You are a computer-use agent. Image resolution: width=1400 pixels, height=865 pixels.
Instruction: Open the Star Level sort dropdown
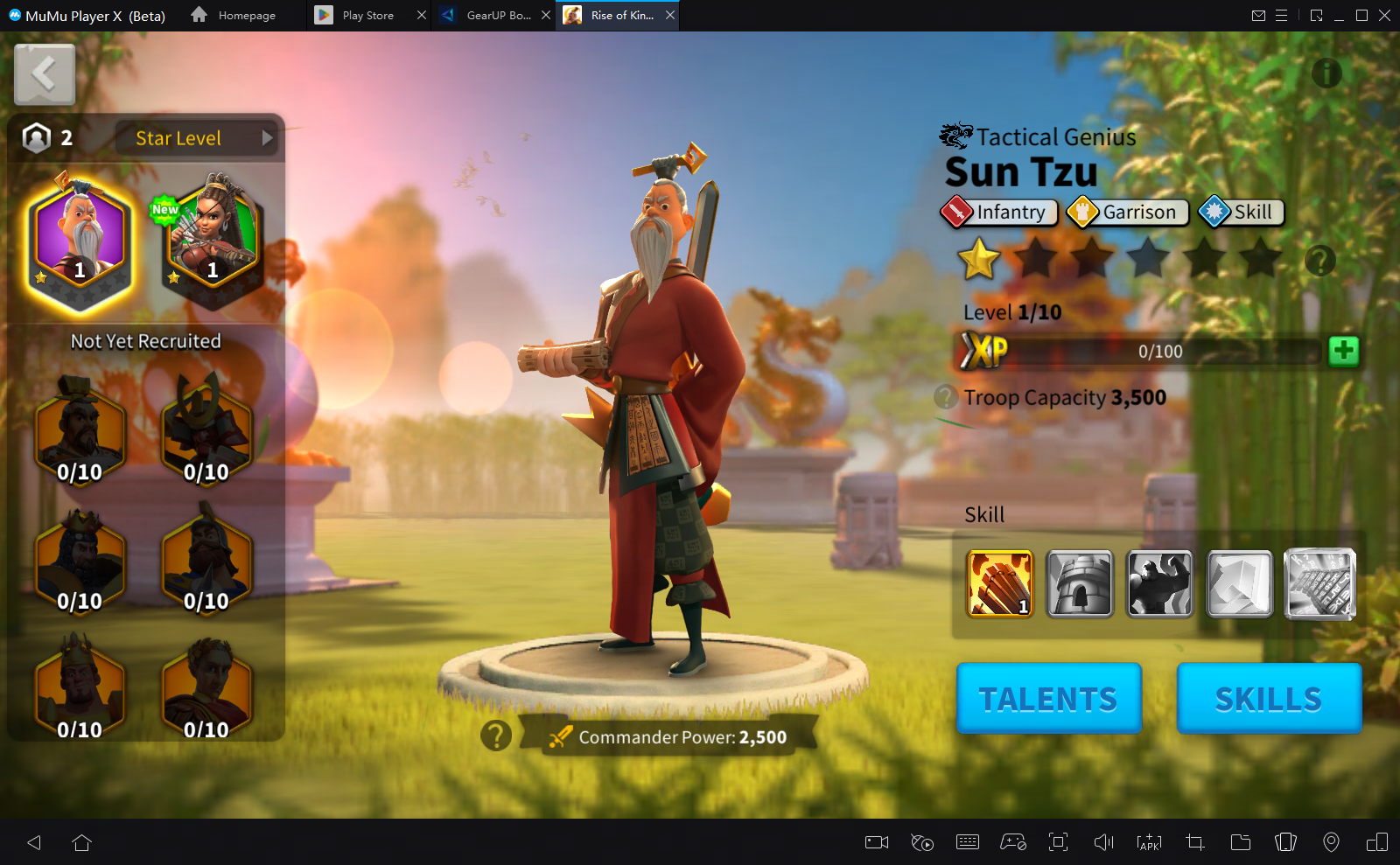point(196,138)
